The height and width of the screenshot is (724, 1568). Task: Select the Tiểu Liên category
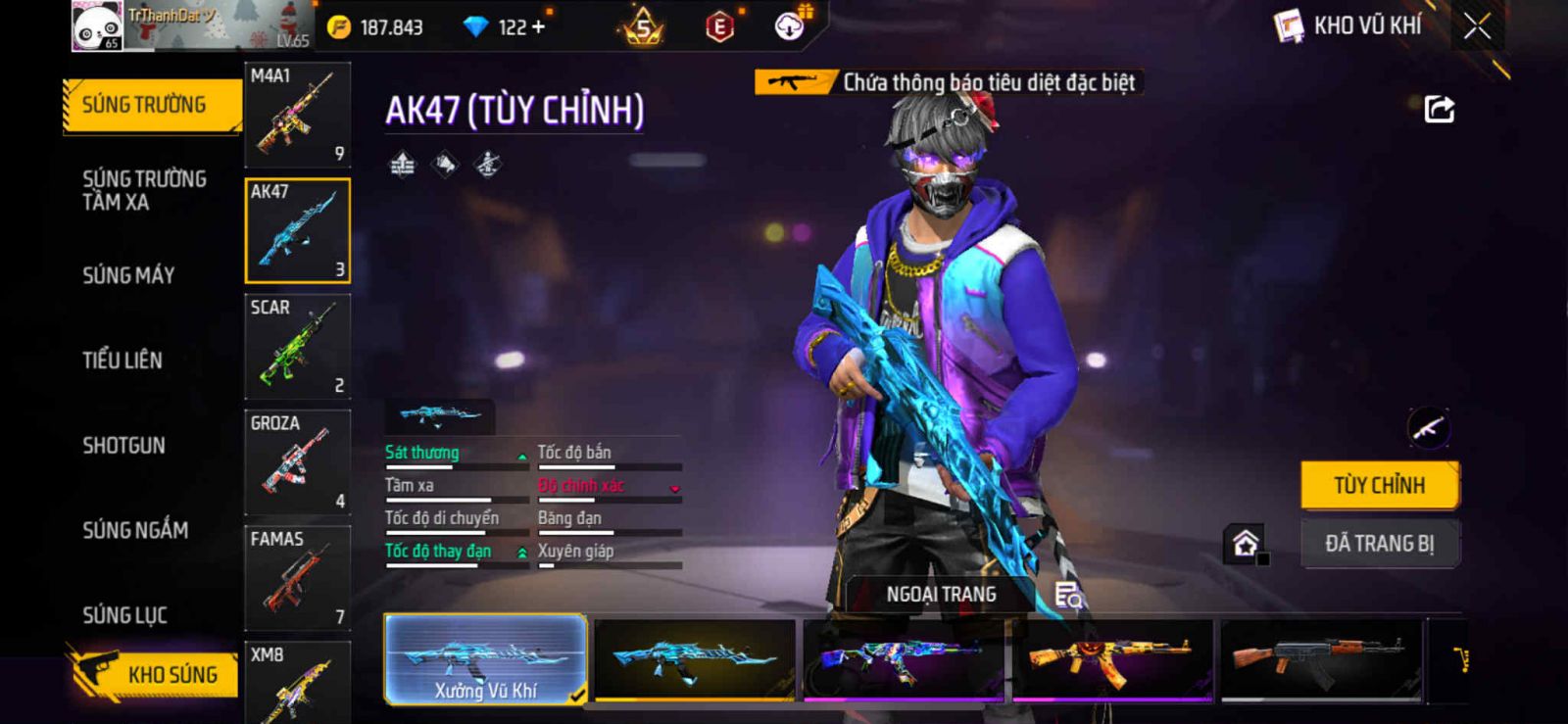click(122, 361)
